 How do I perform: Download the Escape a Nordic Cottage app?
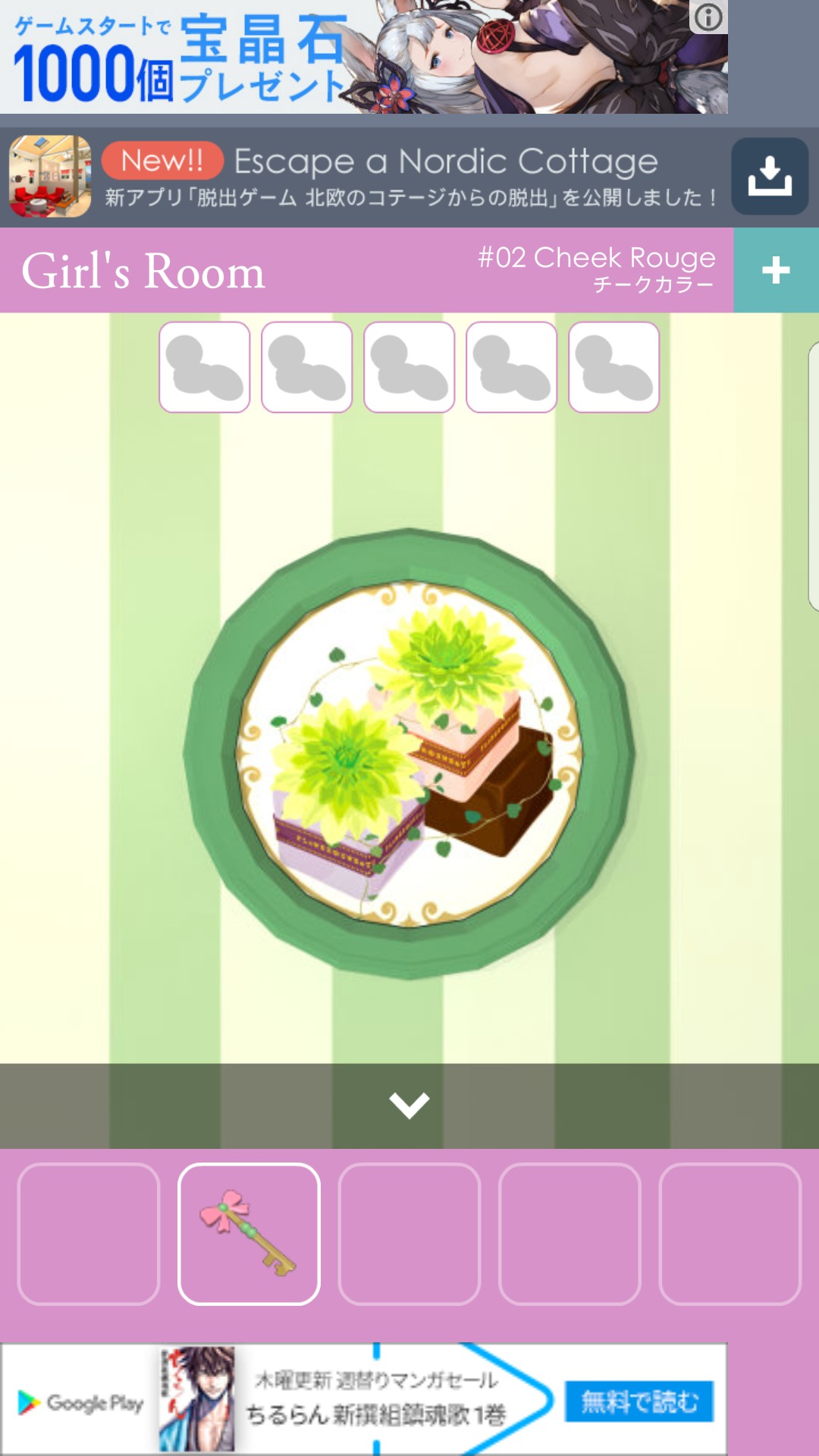click(x=769, y=177)
